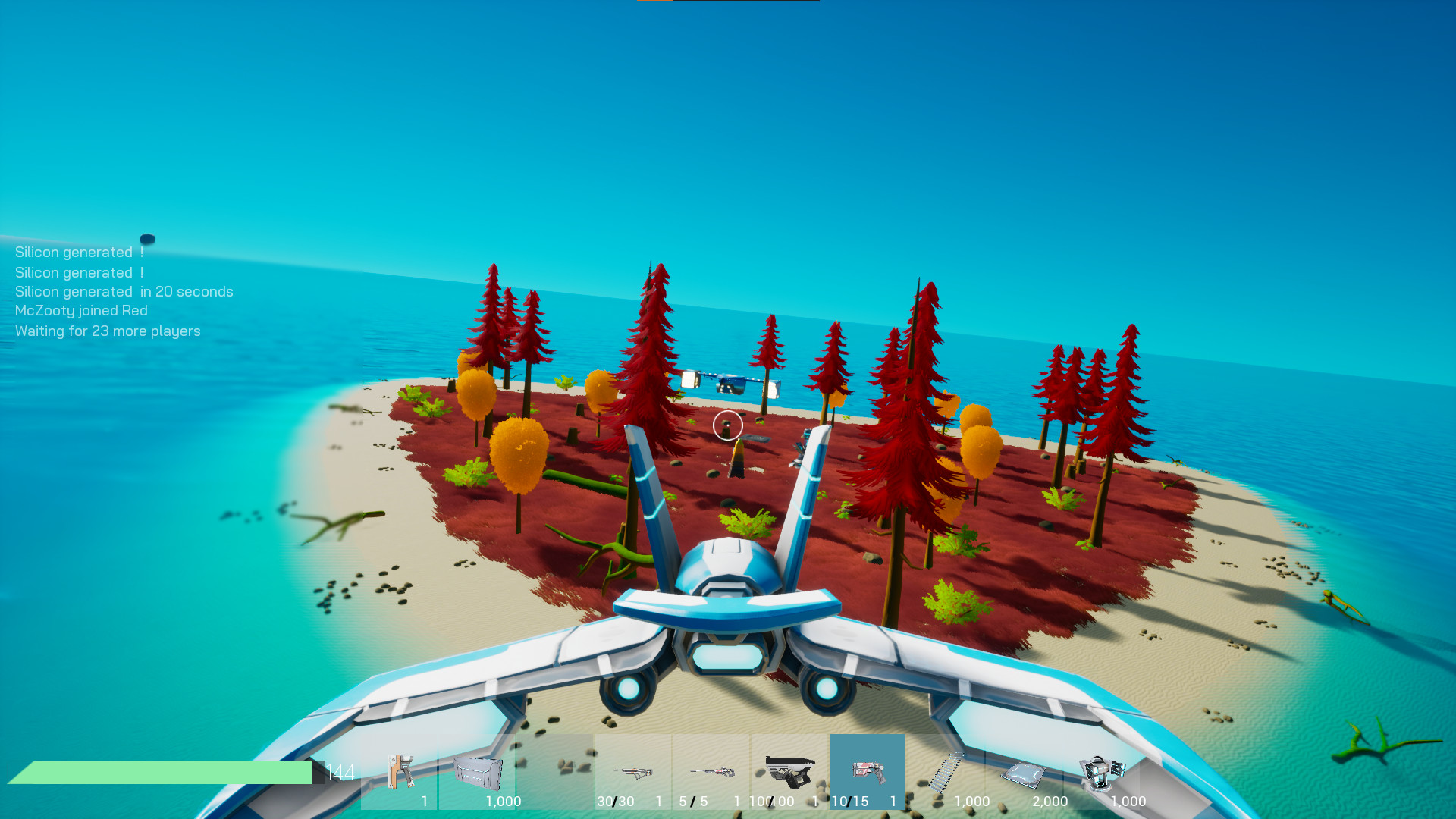Click the McZooty joined Red message
Image resolution: width=1456 pixels, height=819 pixels.
pos(80,310)
